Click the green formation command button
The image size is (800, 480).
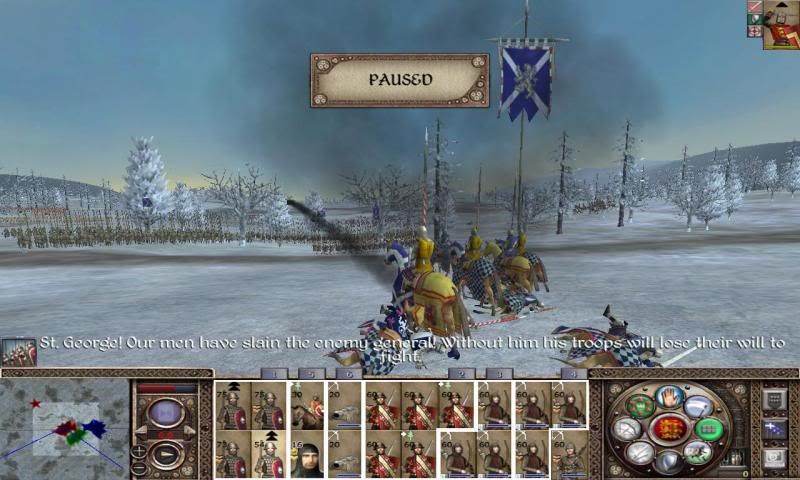pos(709,428)
